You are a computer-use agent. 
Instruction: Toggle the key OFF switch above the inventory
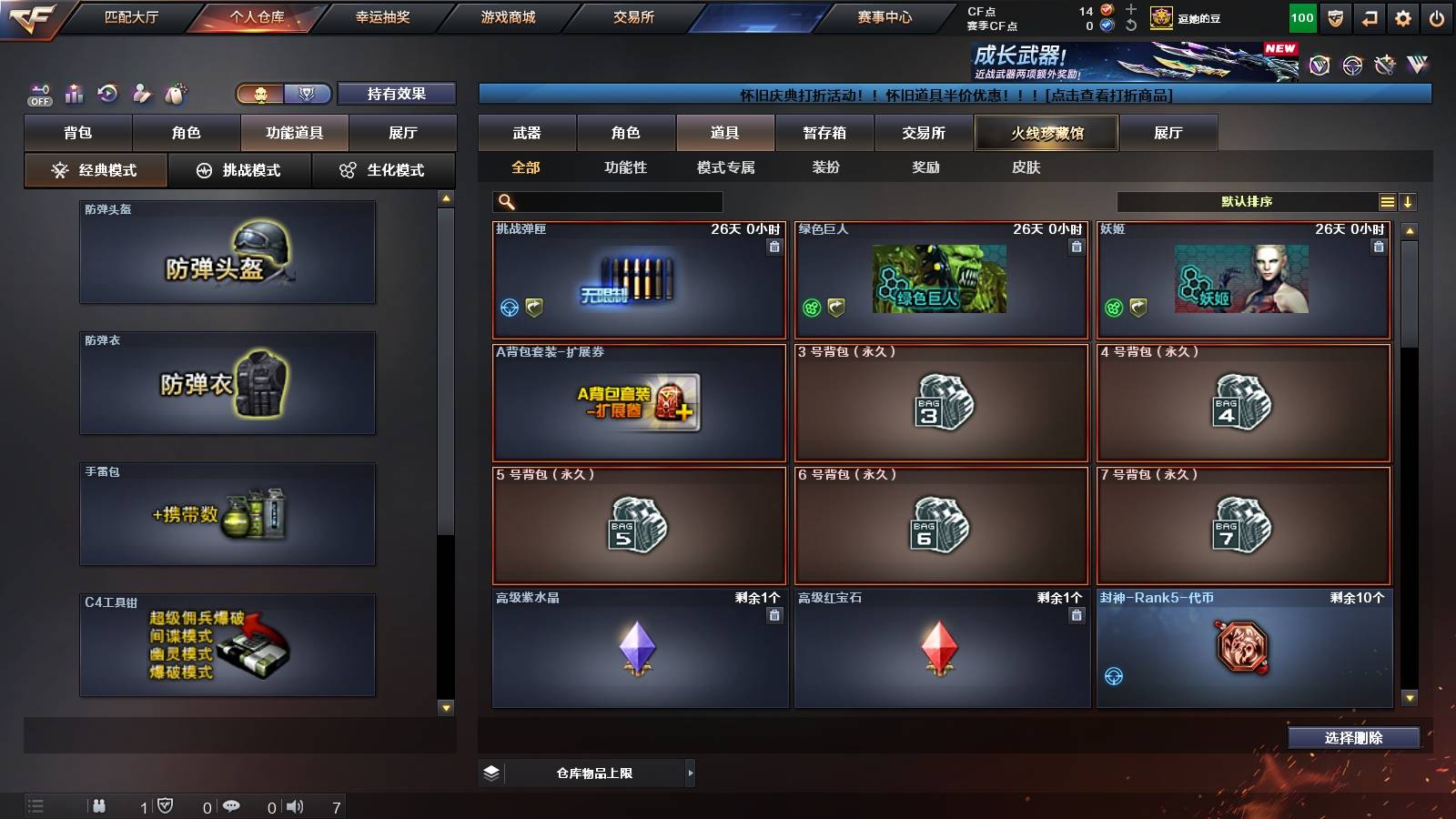point(38,95)
